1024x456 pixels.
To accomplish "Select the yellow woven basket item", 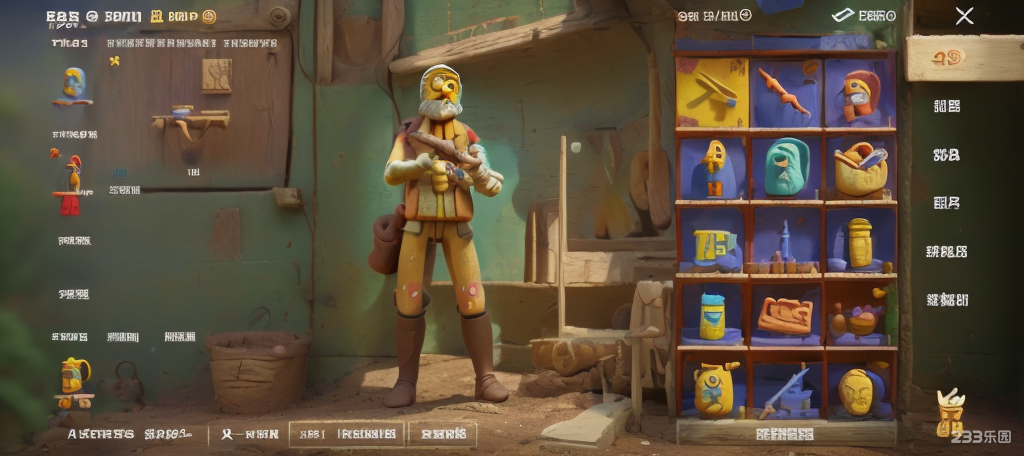I will click(x=860, y=167).
